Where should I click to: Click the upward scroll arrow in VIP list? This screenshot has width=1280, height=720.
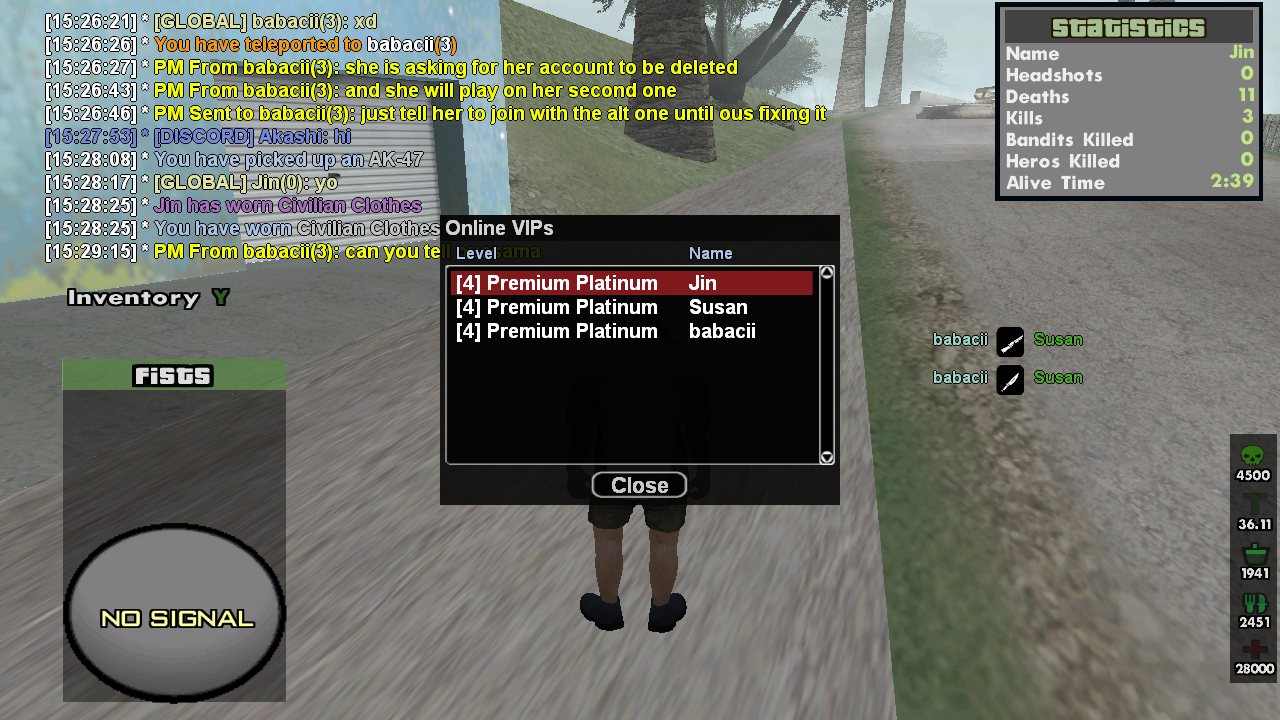click(827, 270)
